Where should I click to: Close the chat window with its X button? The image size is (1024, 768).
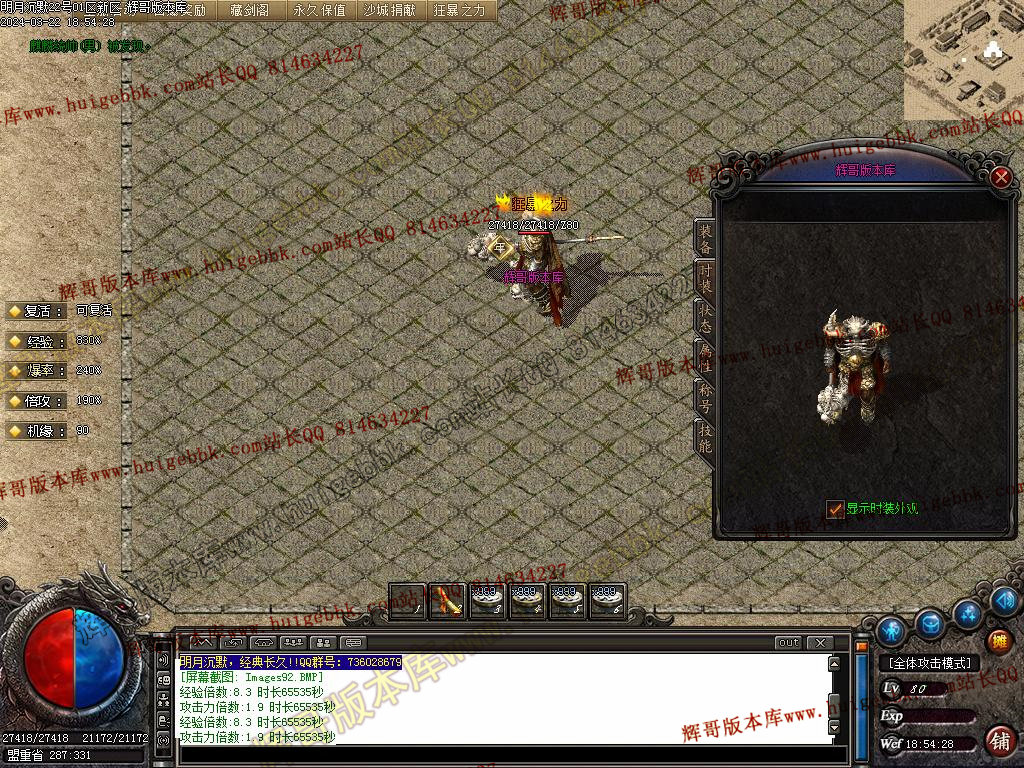pos(820,643)
